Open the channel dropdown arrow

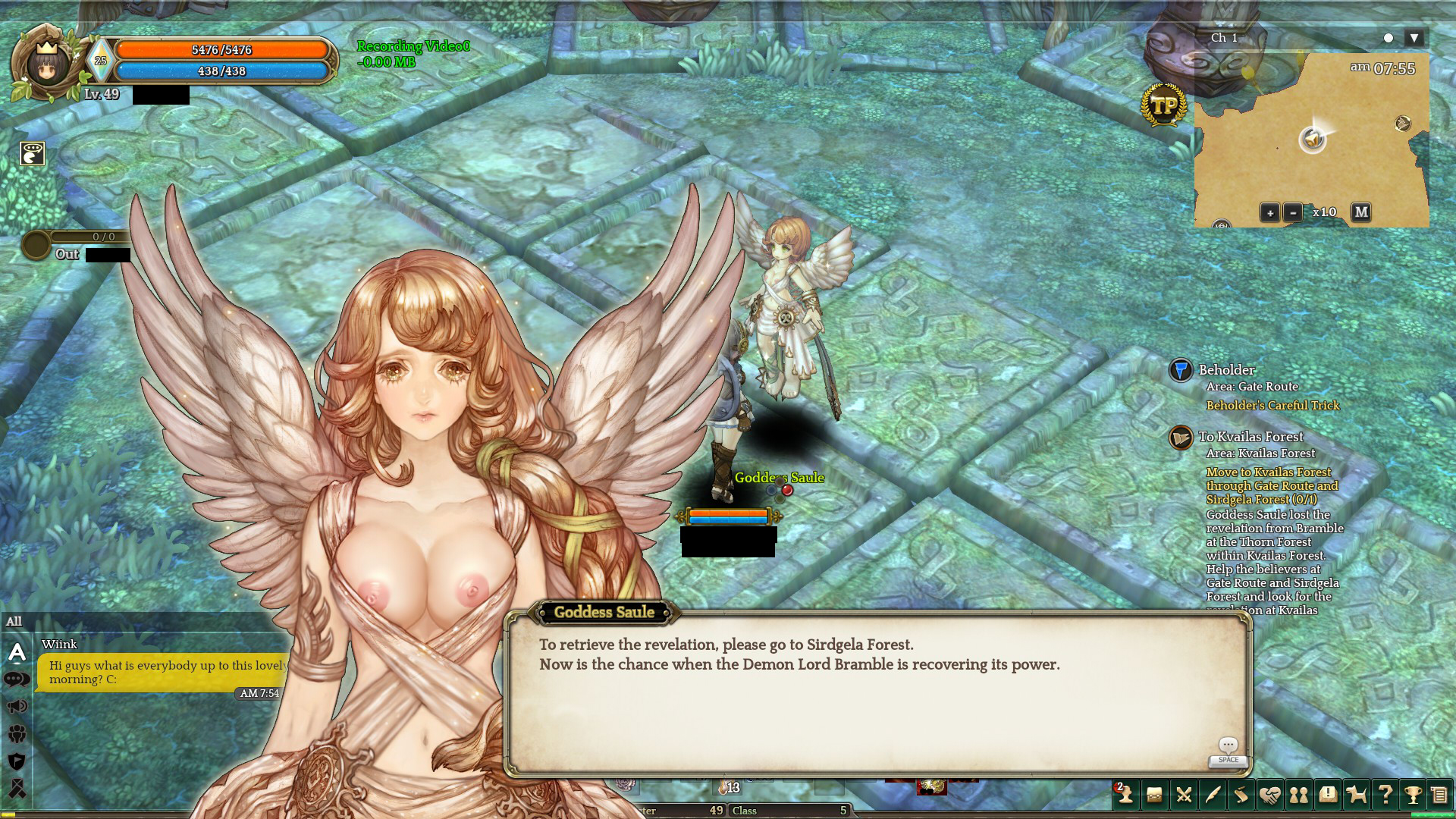(x=1414, y=38)
